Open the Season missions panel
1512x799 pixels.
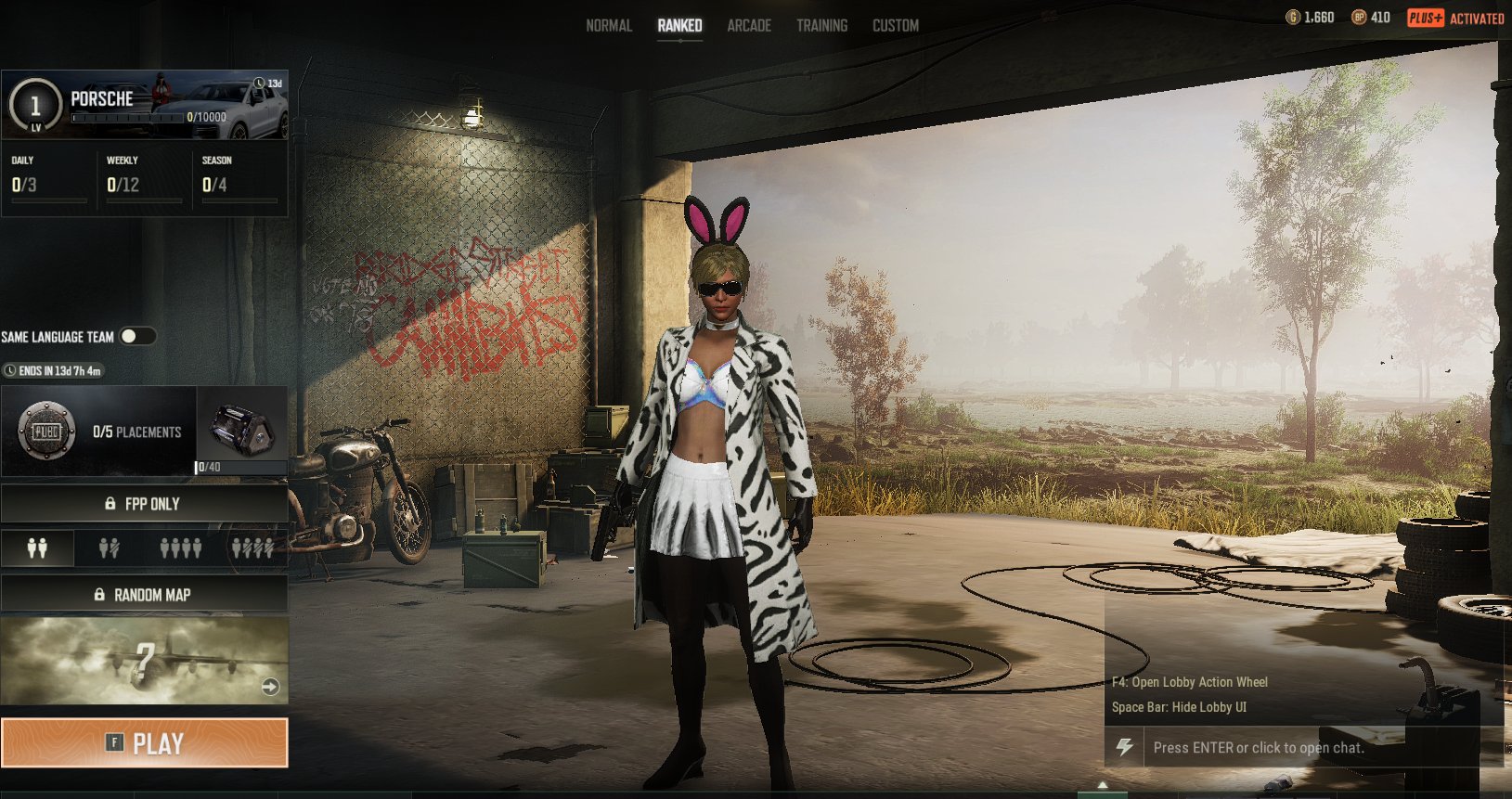239,177
